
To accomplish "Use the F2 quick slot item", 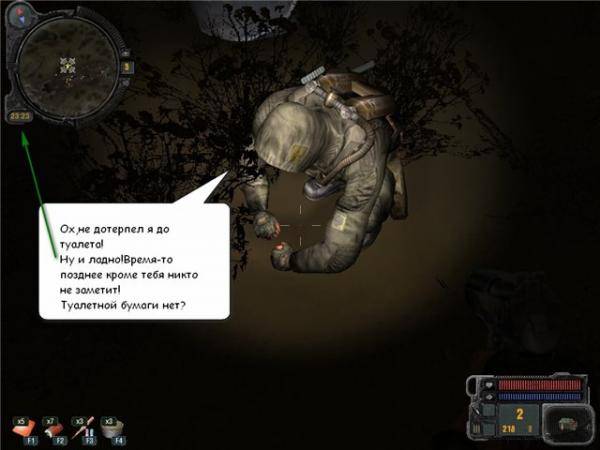I will click(x=54, y=427).
